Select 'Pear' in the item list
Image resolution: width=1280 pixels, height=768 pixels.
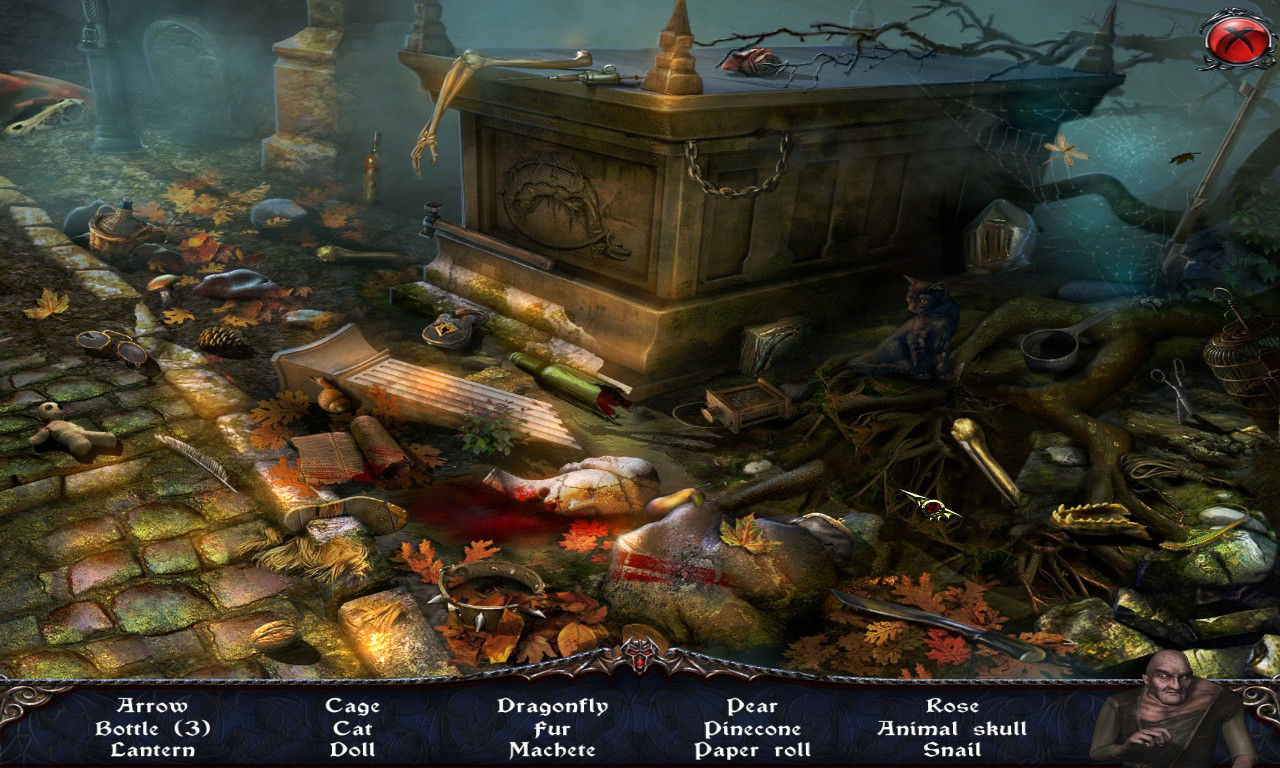click(x=752, y=706)
